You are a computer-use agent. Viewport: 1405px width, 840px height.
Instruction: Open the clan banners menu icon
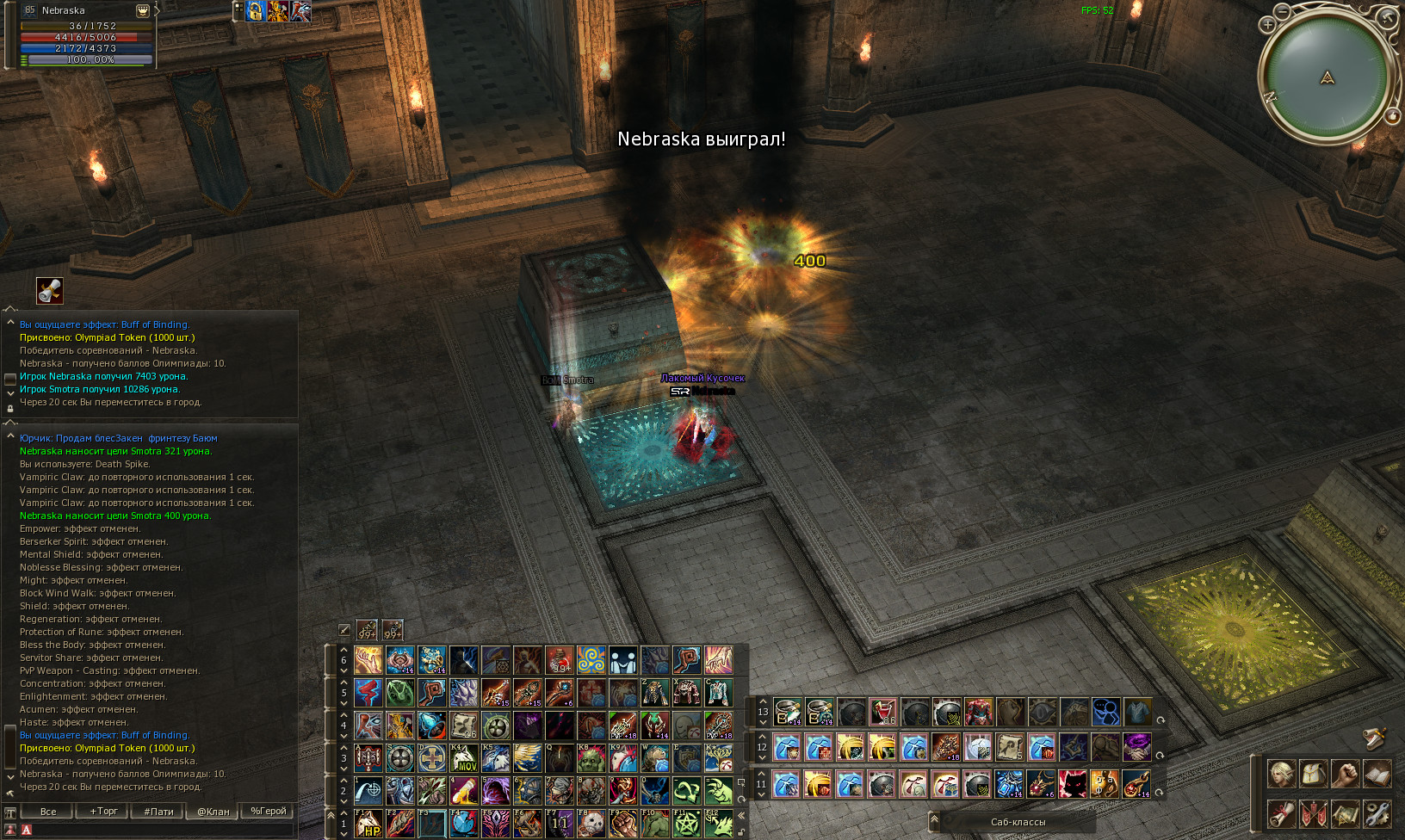[1313, 813]
